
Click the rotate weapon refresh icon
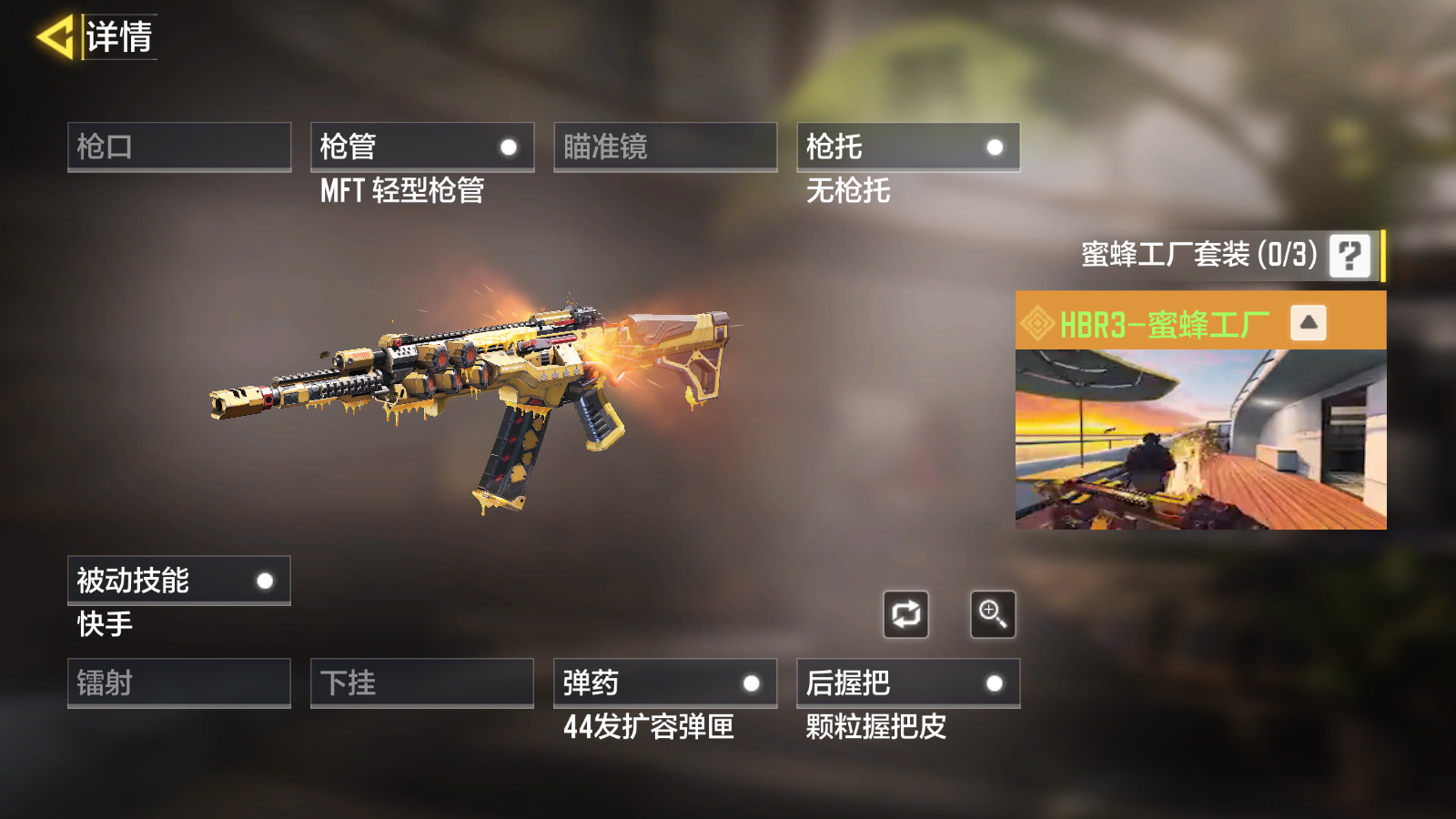(x=905, y=614)
